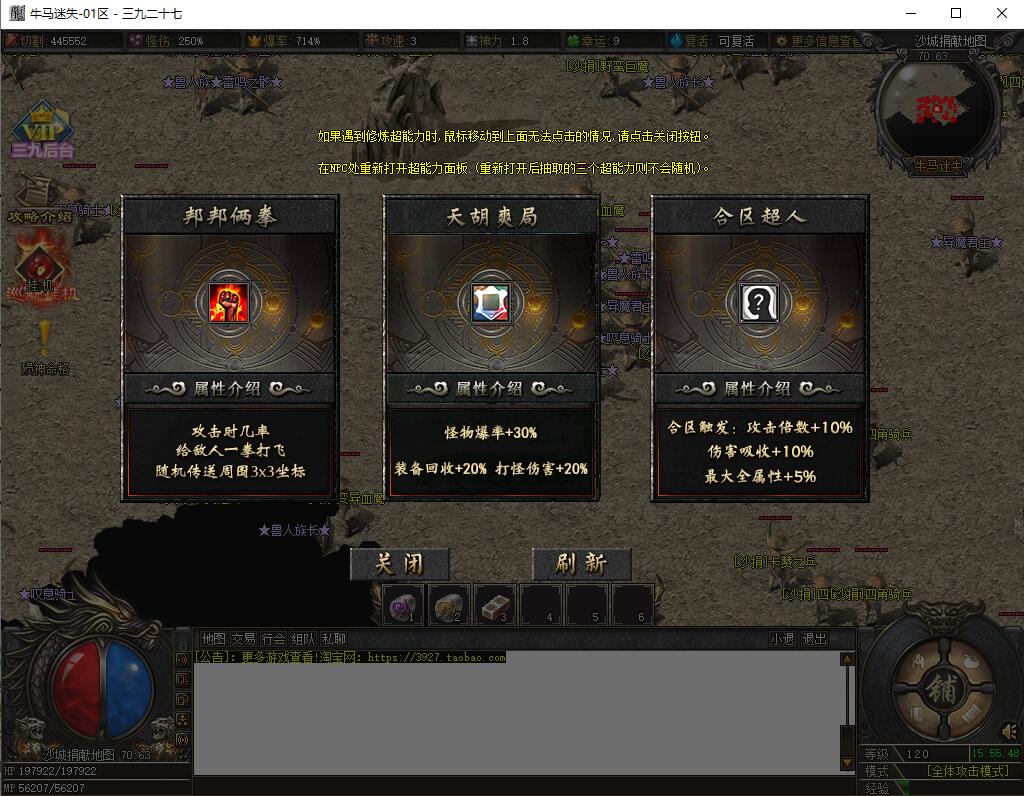Use the scroll in hotbar slot 2
The height and width of the screenshot is (796, 1024).
449,605
